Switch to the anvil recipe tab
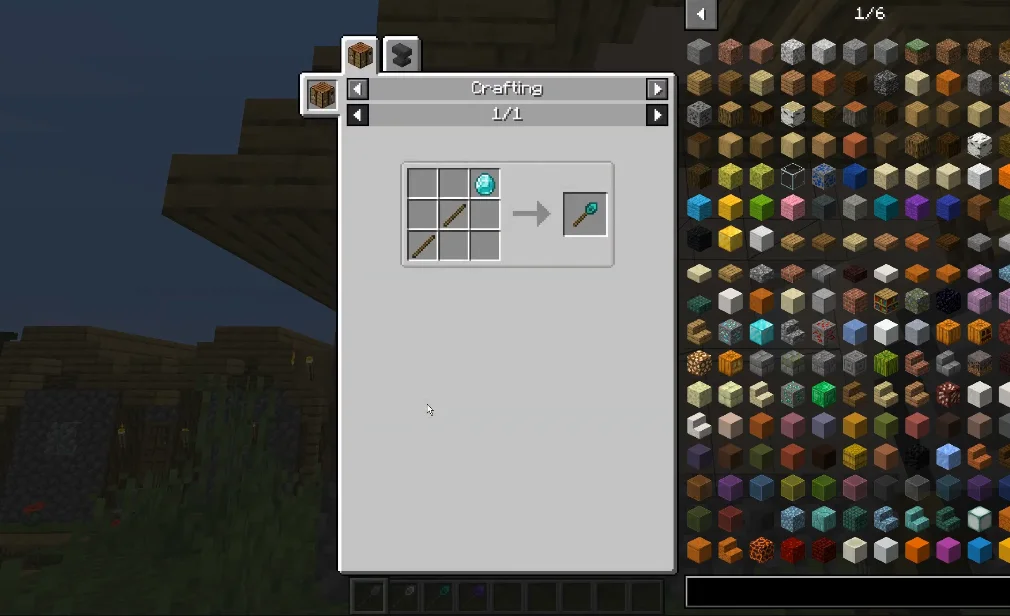Image resolution: width=1010 pixels, height=616 pixels. point(401,55)
